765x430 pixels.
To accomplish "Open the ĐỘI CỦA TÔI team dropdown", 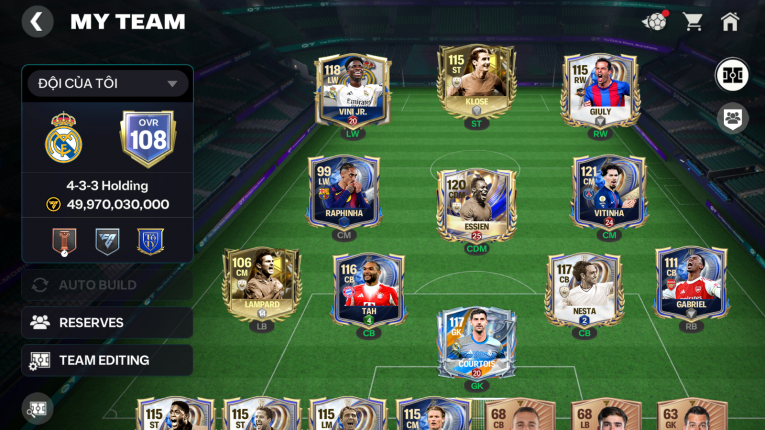I will pyautogui.click(x=107, y=84).
